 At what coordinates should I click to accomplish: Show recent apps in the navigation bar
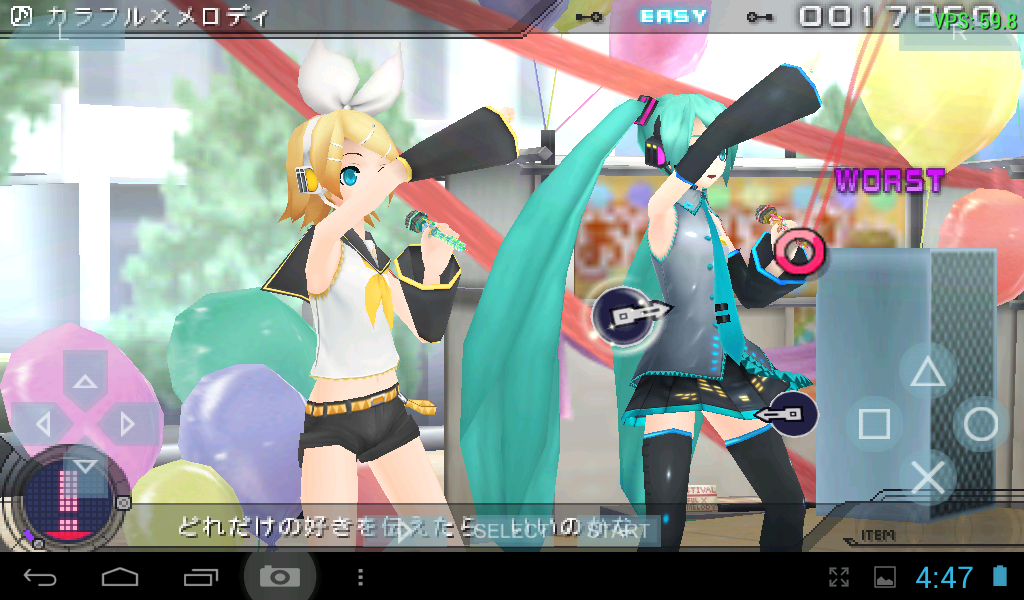(200, 577)
